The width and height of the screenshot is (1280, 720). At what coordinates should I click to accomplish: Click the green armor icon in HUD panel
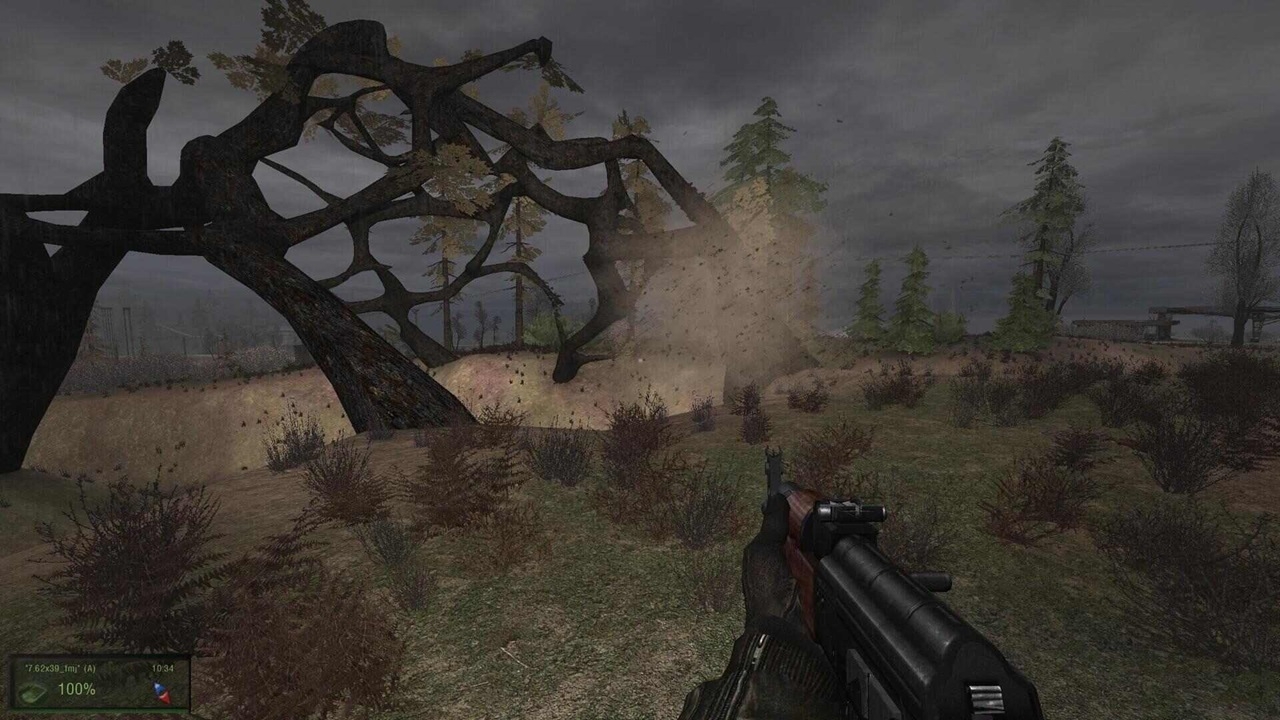tap(33, 690)
